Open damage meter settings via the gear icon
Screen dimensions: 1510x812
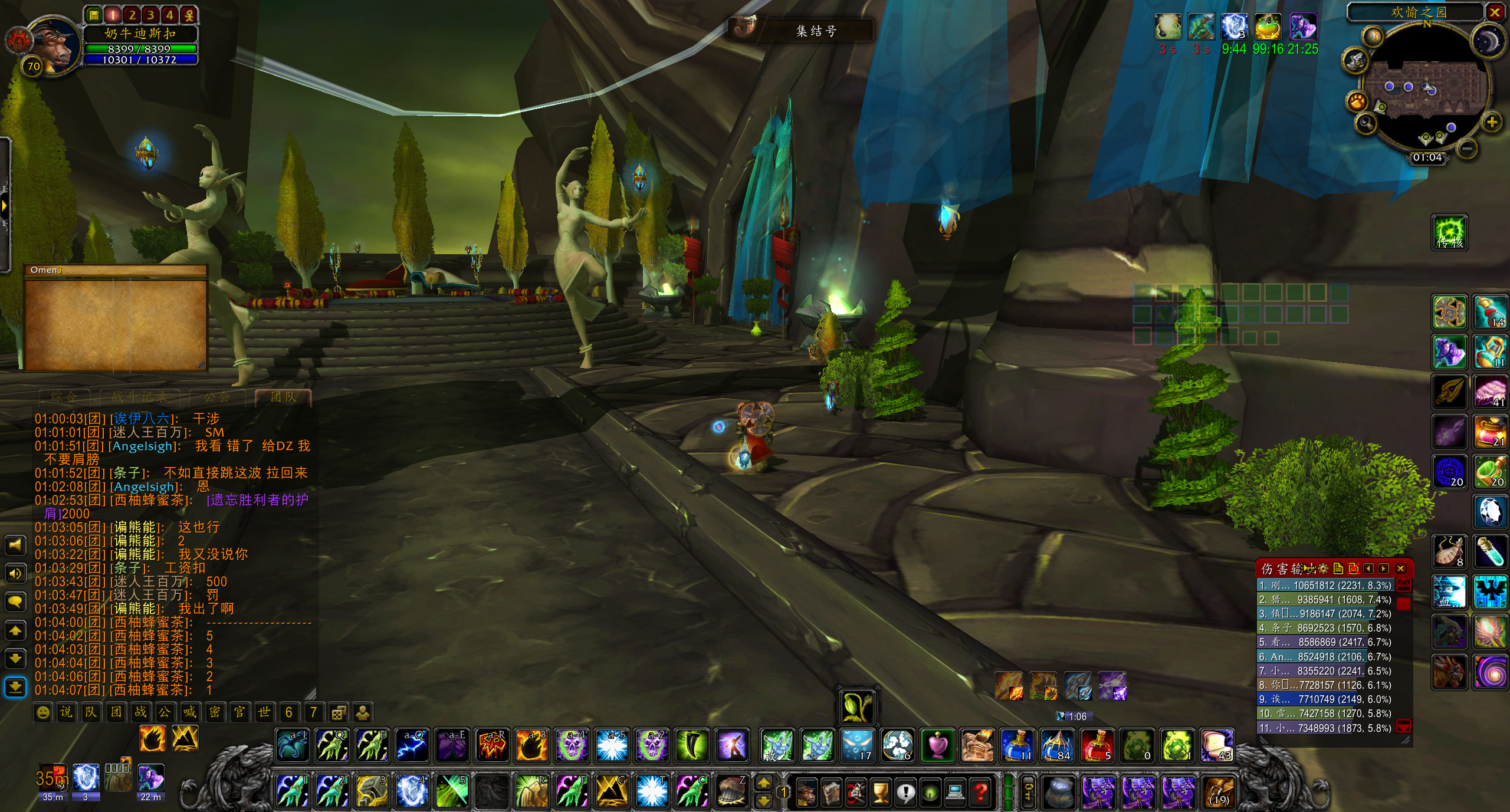click(1323, 568)
